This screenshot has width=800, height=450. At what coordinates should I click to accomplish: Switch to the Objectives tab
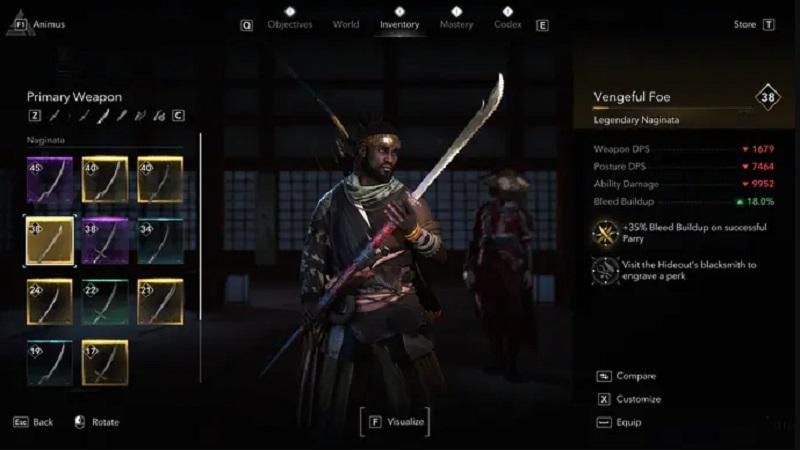click(289, 24)
